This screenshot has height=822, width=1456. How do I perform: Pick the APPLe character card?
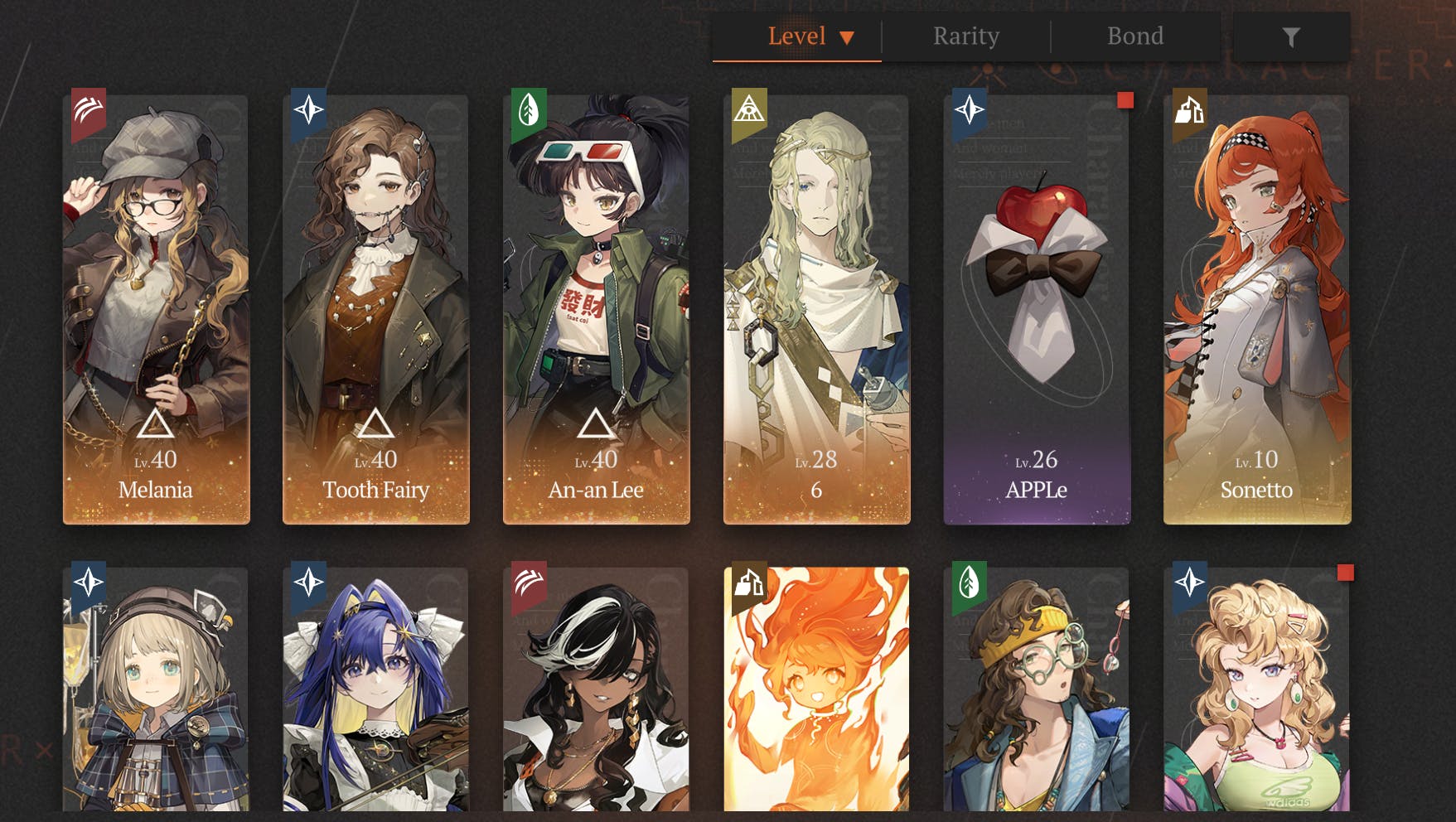(x=1037, y=309)
